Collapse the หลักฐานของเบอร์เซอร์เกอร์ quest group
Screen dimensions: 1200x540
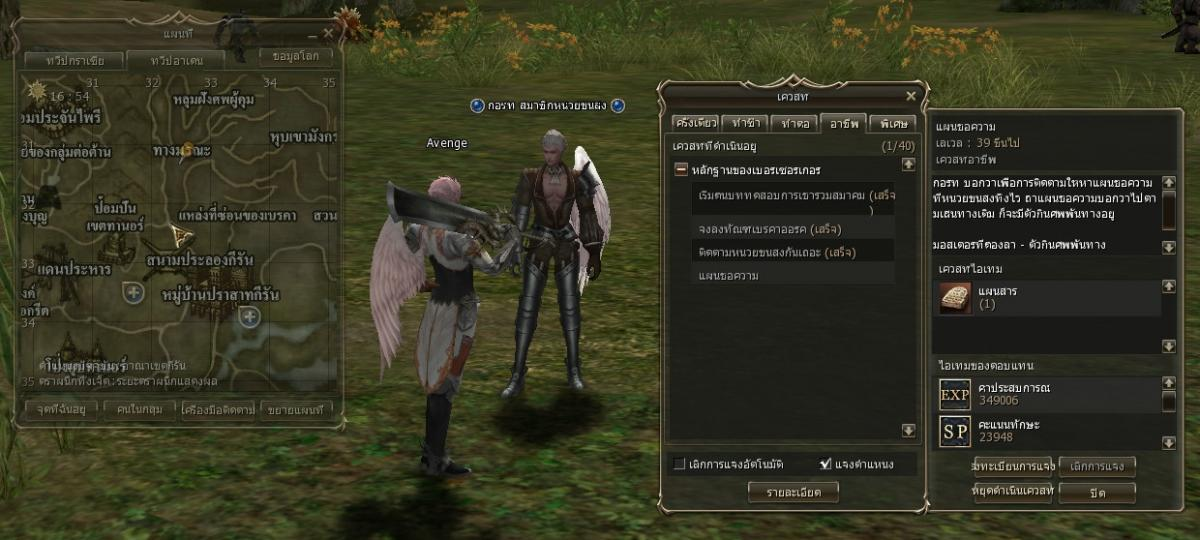point(681,170)
